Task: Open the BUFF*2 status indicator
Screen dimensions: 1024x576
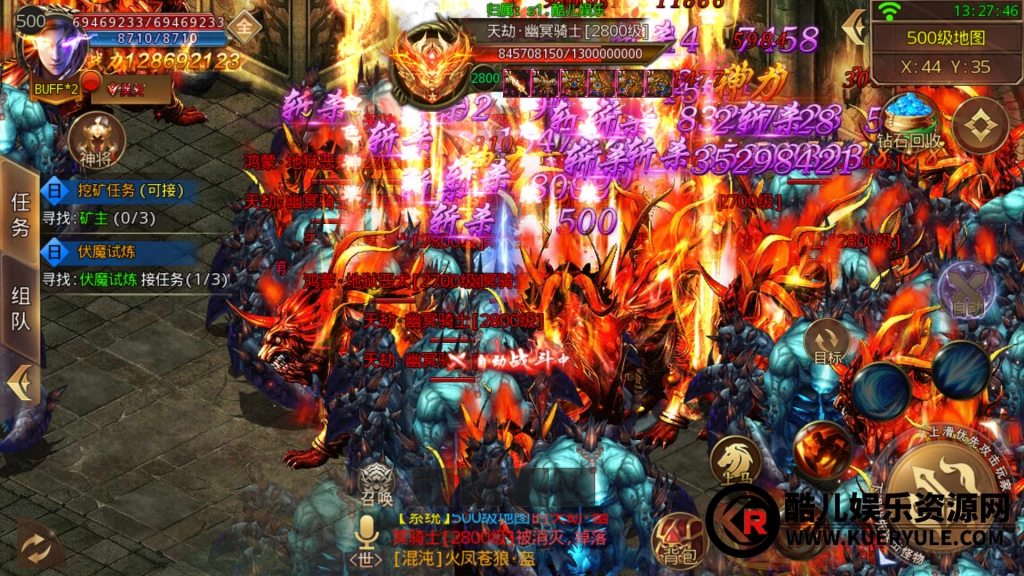Action: [53, 89]
